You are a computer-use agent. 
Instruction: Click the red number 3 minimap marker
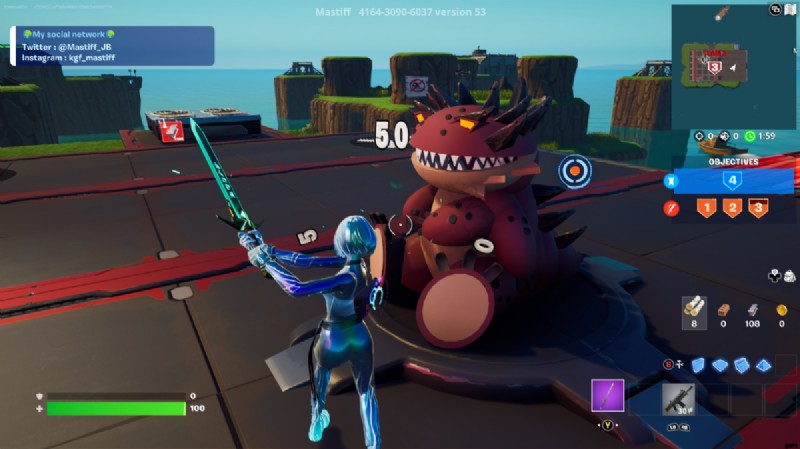pos(715,67)
